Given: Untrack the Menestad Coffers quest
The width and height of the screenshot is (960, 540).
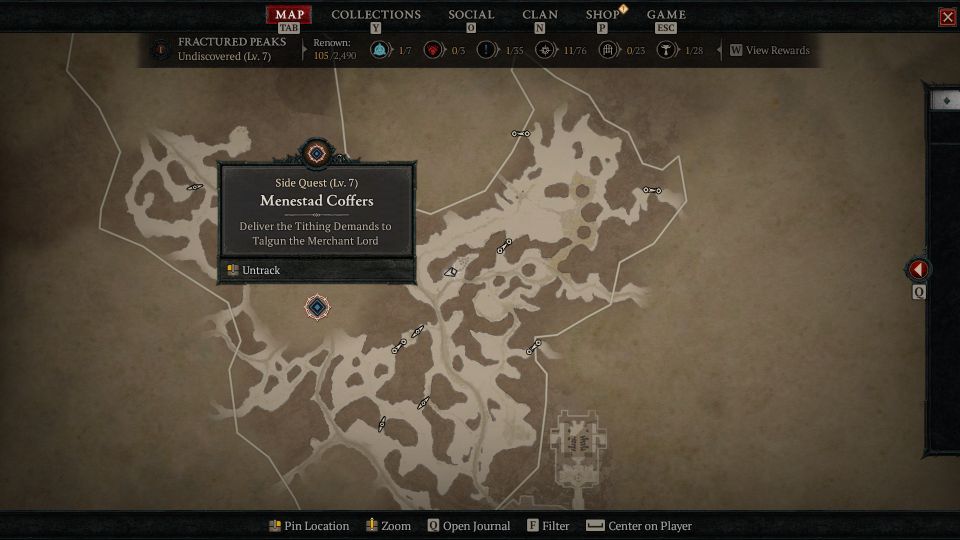Looking at the screenshot, I should pos(260,270).
